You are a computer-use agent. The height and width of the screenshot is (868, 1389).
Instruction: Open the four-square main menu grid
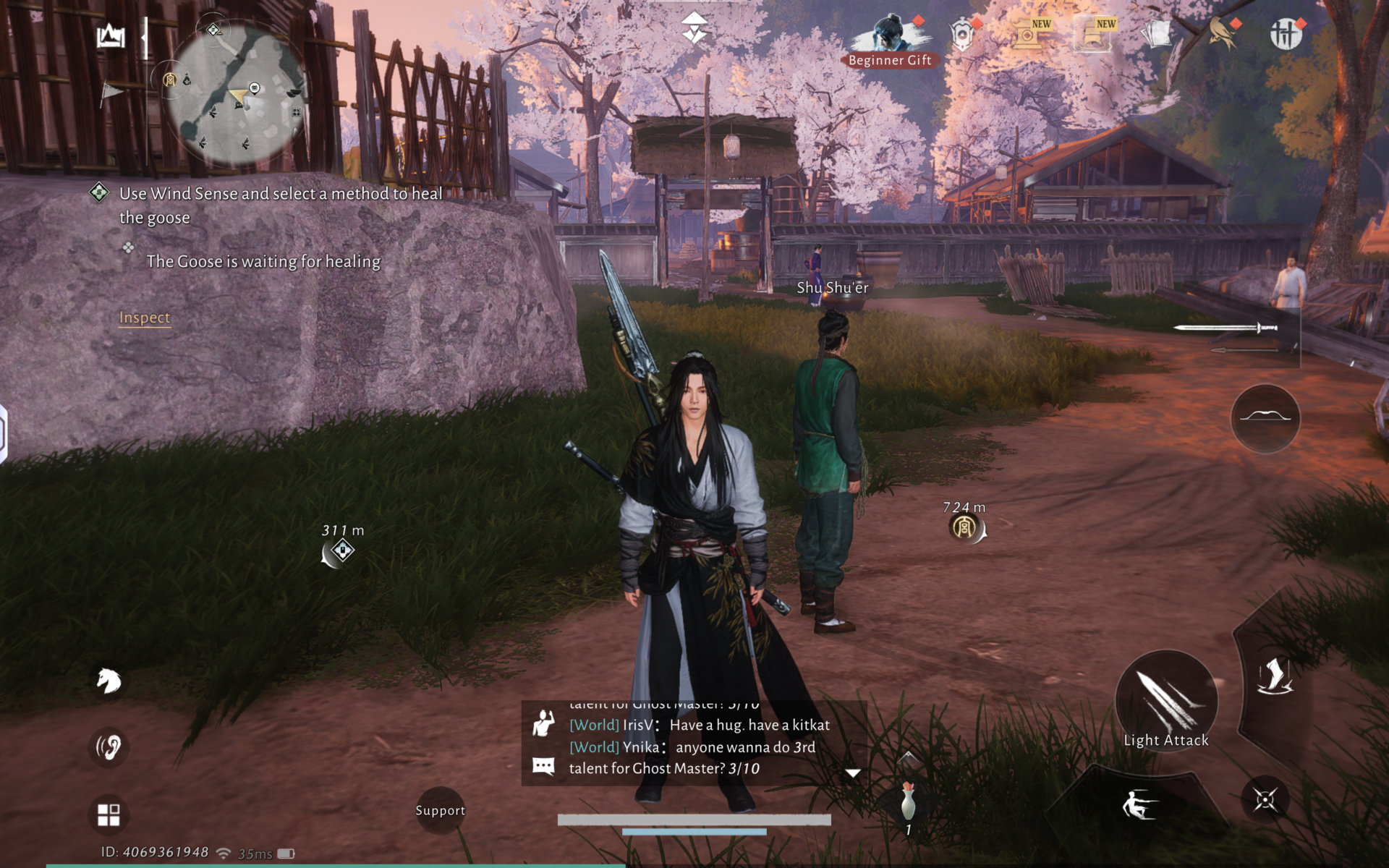click(109, 814)
